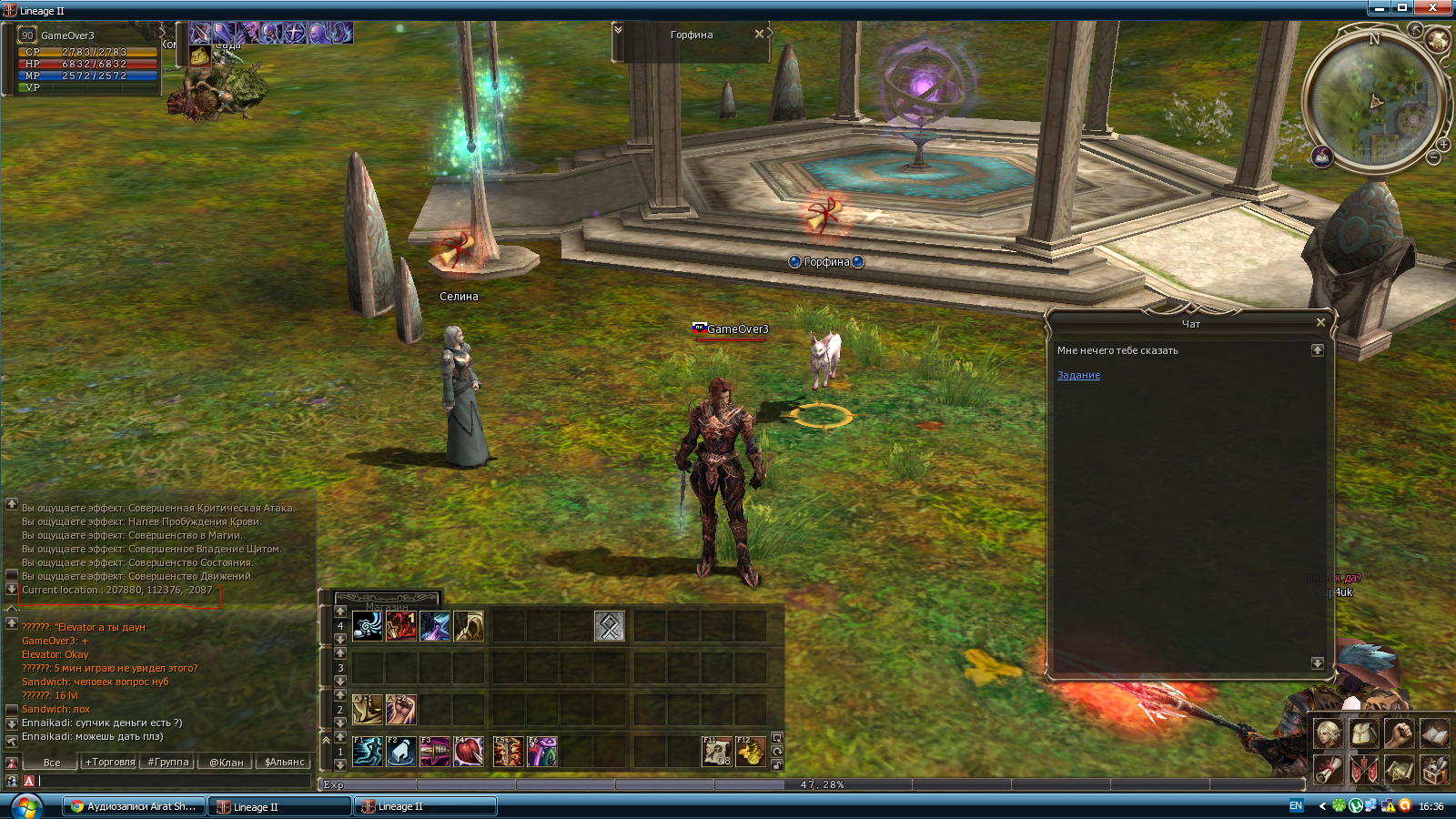Activate the grey rune skill on hotbar
Screen dimensions: 1456x819
click(610, 626)
